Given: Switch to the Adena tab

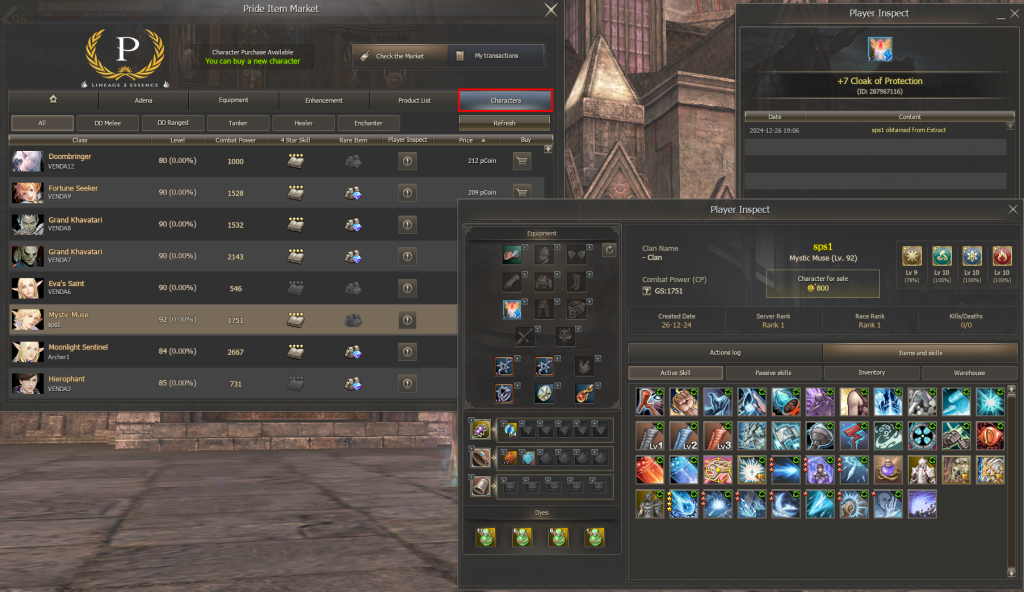Looking at the screenshot, I should (x=143, y=100).
